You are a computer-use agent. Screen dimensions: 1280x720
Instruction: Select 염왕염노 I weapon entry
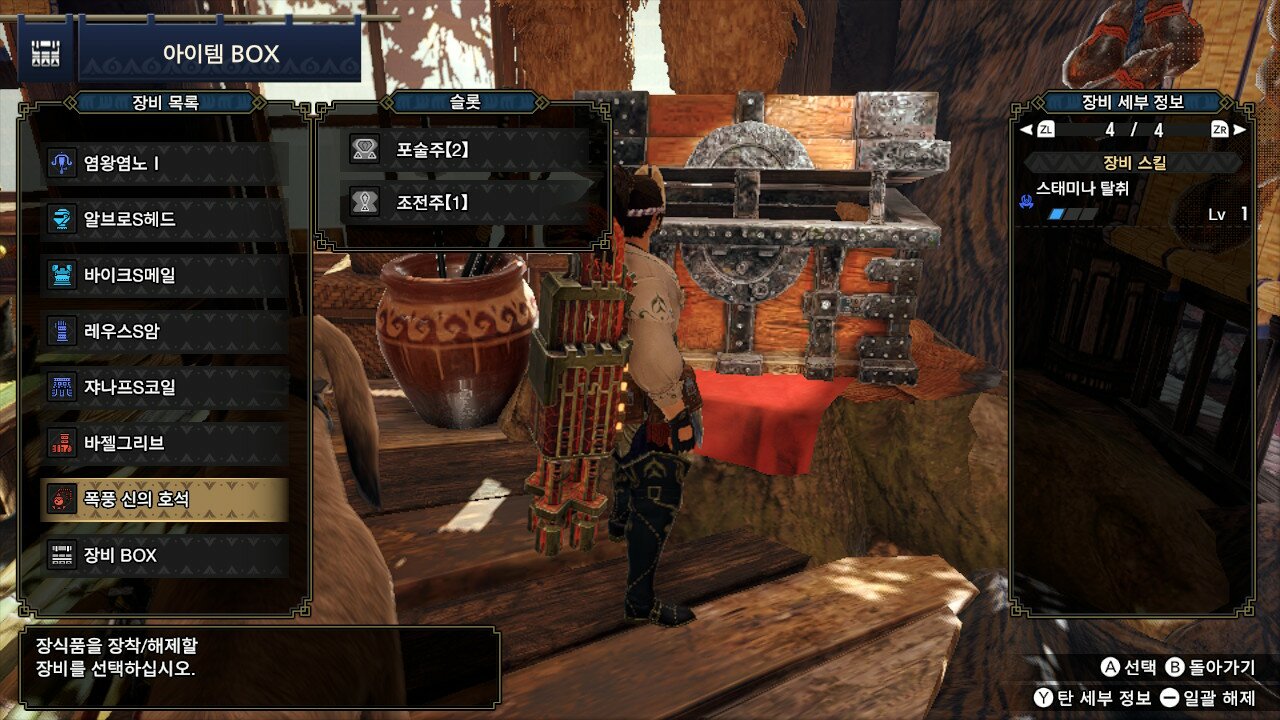pos(165,163)
